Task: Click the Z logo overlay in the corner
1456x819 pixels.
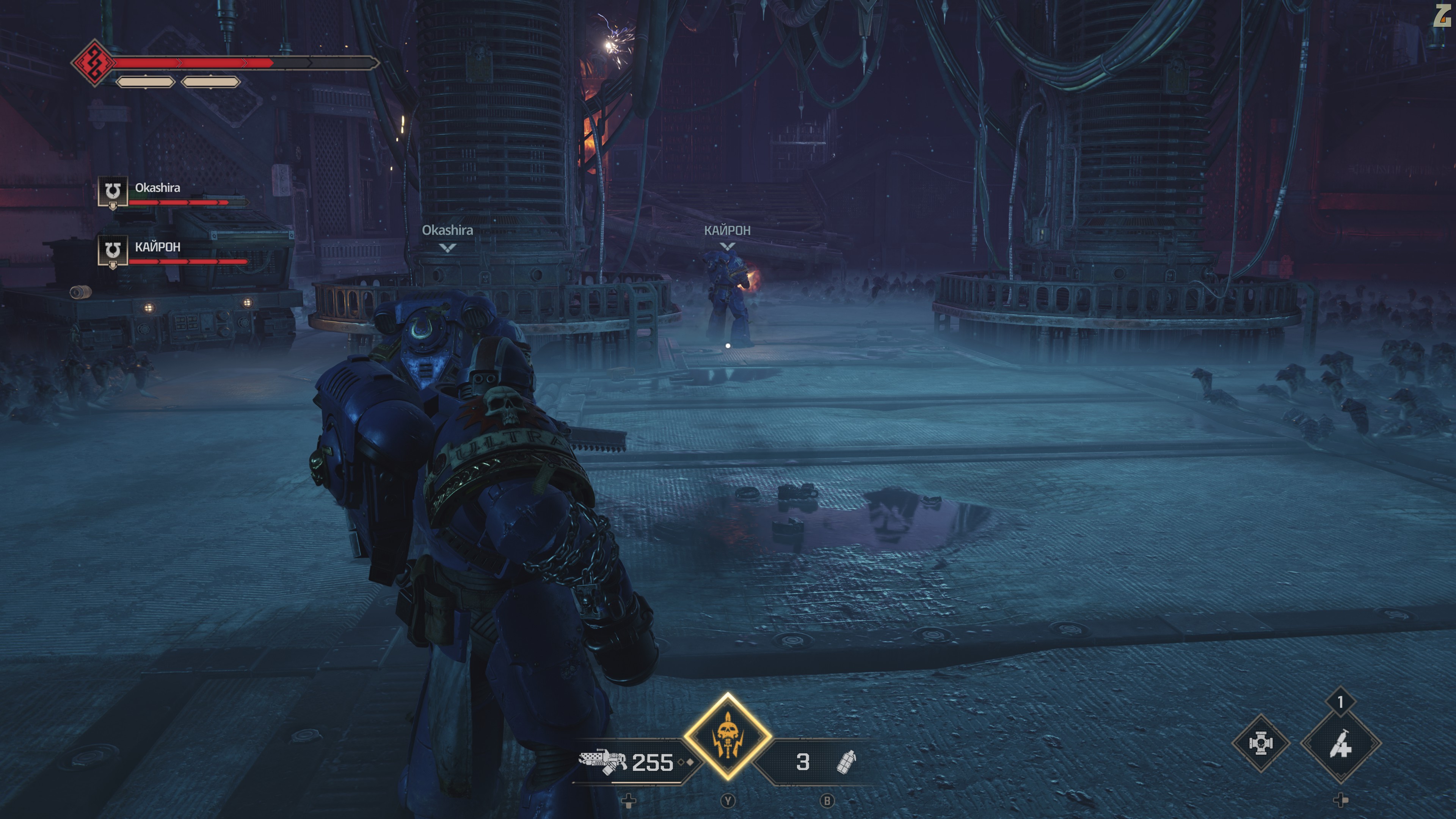Action: 1442,15
